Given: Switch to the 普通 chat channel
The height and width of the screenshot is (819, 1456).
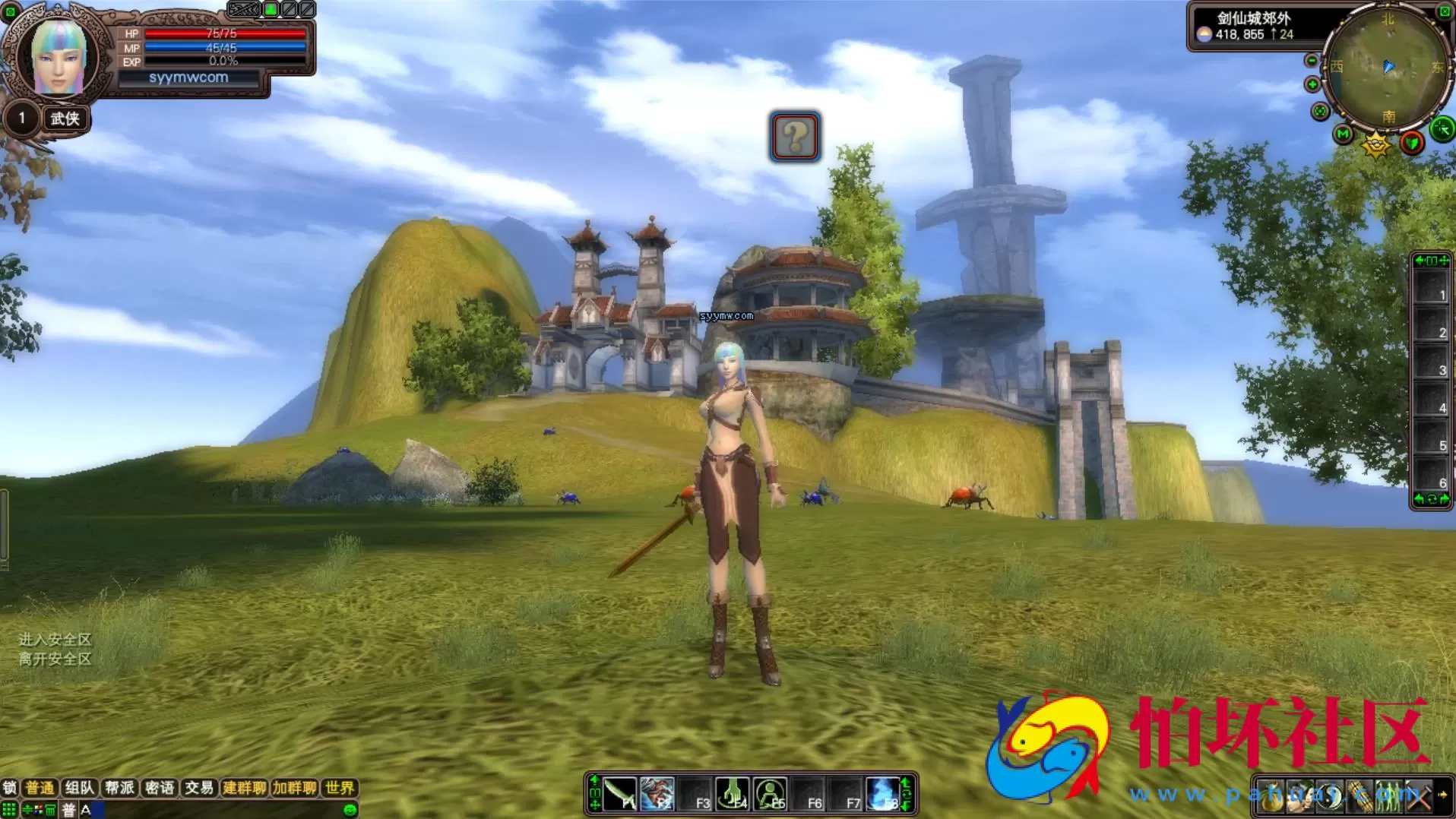Looking at the screenshot, I should click(40, 788).
